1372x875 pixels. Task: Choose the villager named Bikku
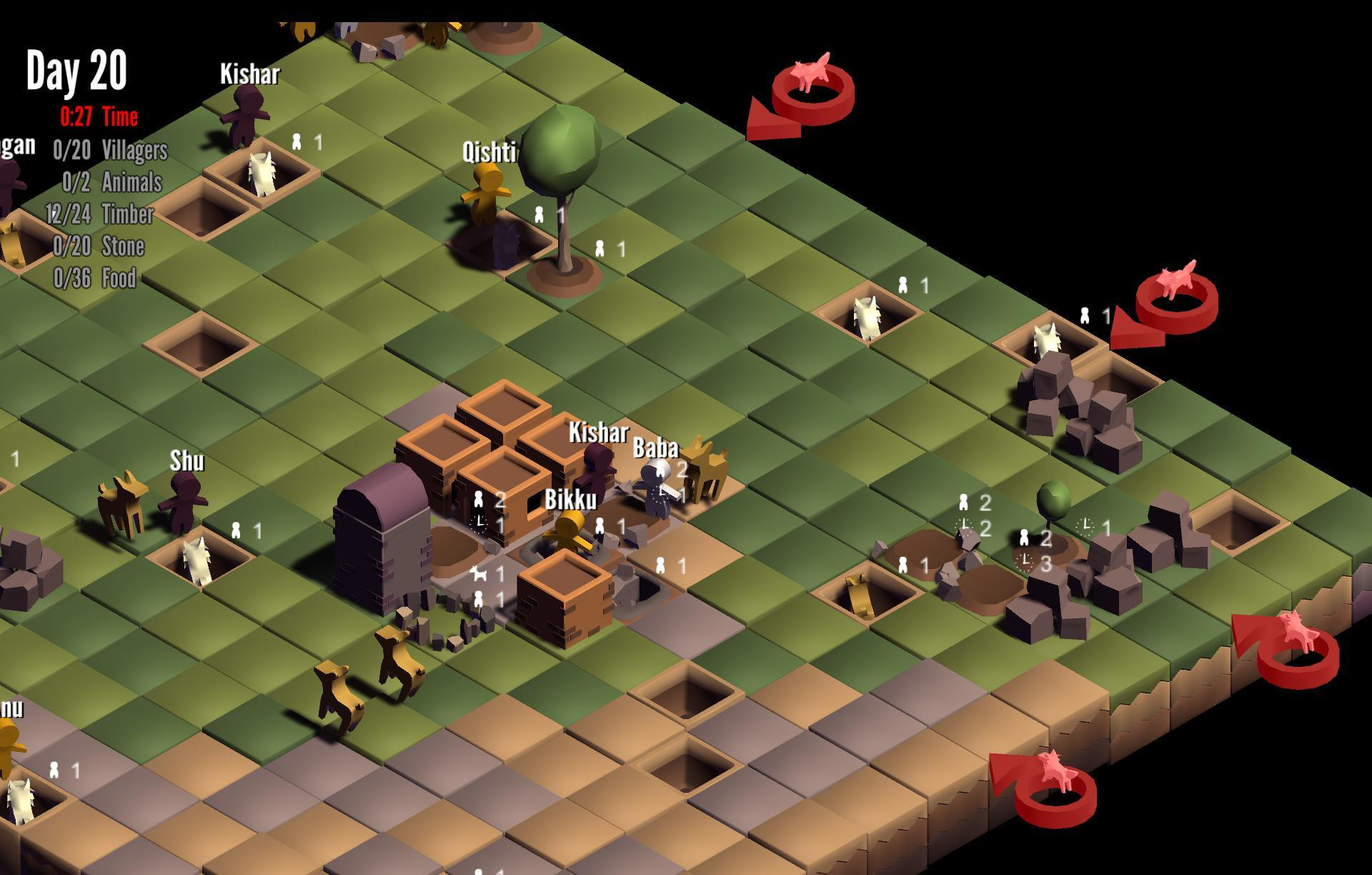tap(570, 533)
